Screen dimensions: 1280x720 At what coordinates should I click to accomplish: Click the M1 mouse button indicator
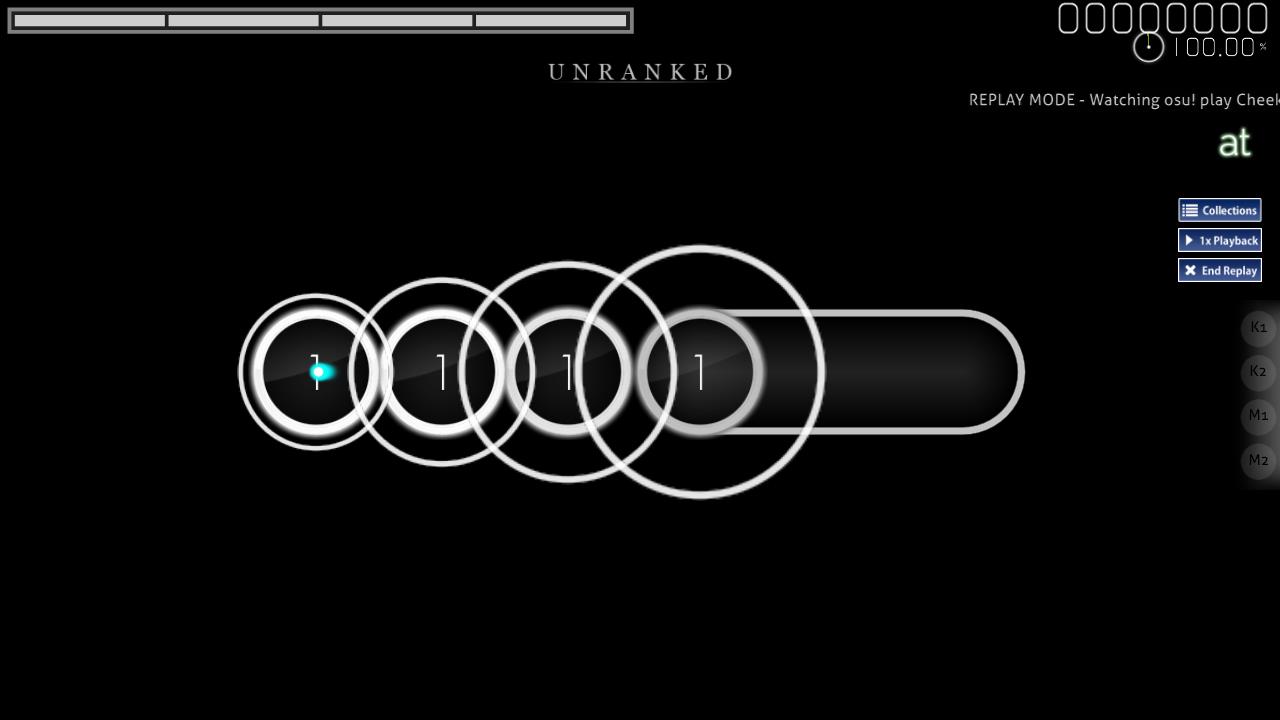point(1258,415)
